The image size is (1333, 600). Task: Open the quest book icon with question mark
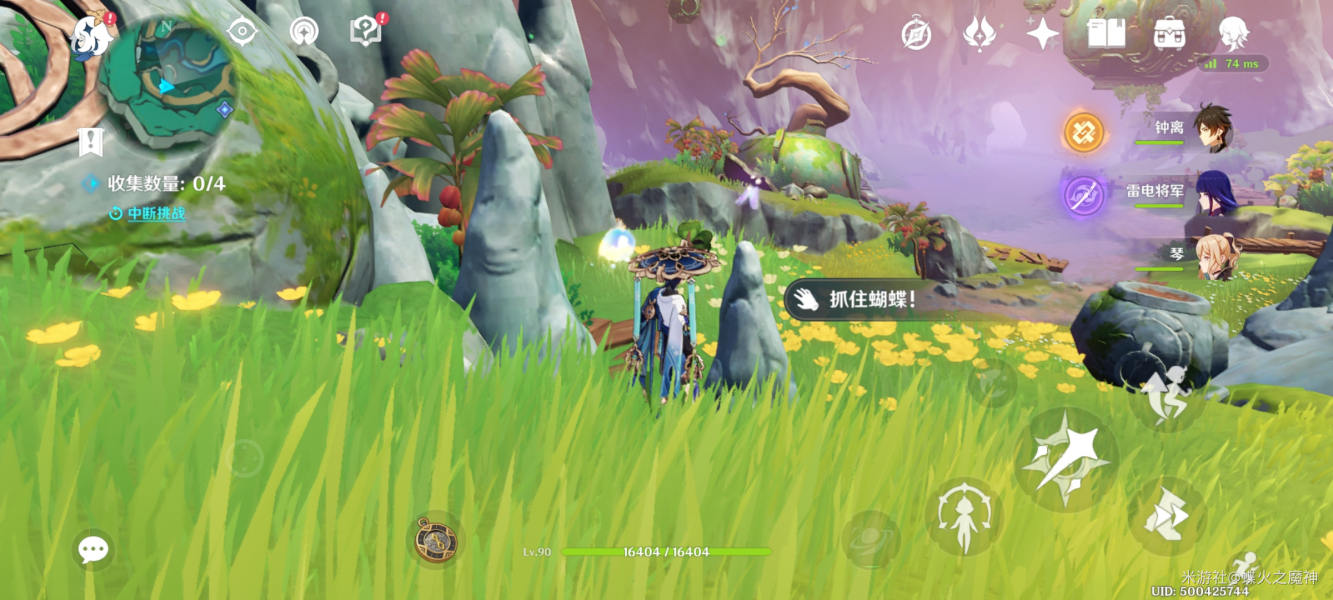(366, 31)
